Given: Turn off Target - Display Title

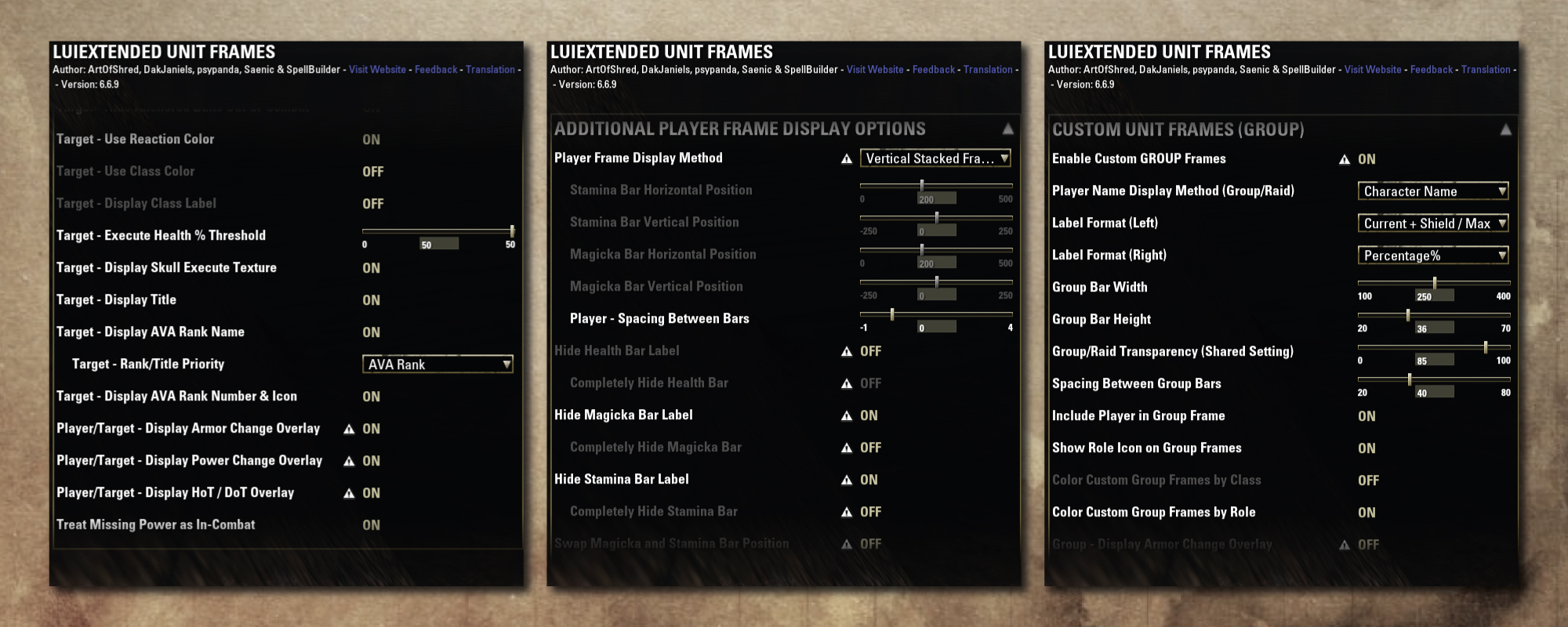Looking at the screenshot, I should (371, 300).
